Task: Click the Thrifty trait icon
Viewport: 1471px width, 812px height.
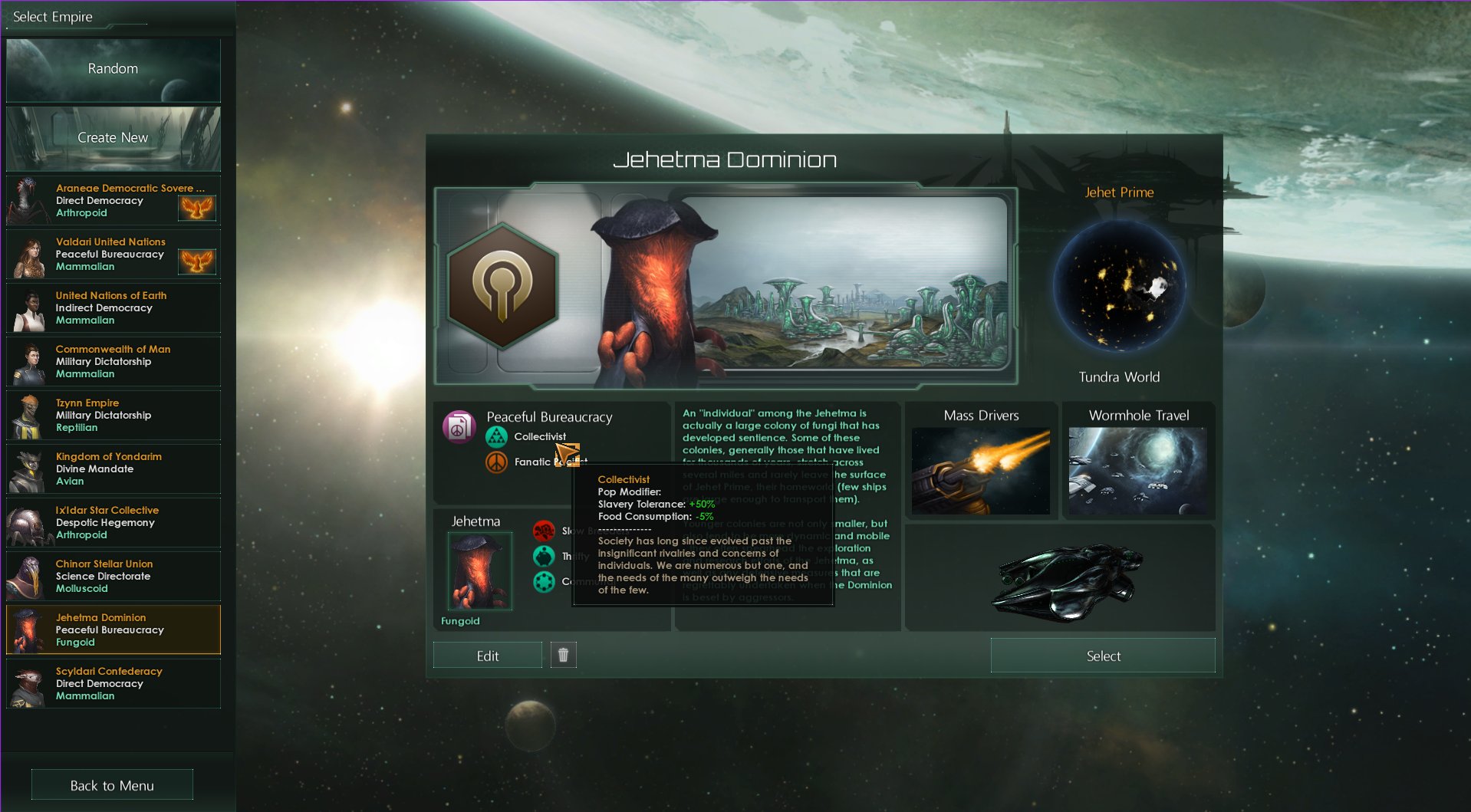Action: pyautogui.click(x=545, y=556)
